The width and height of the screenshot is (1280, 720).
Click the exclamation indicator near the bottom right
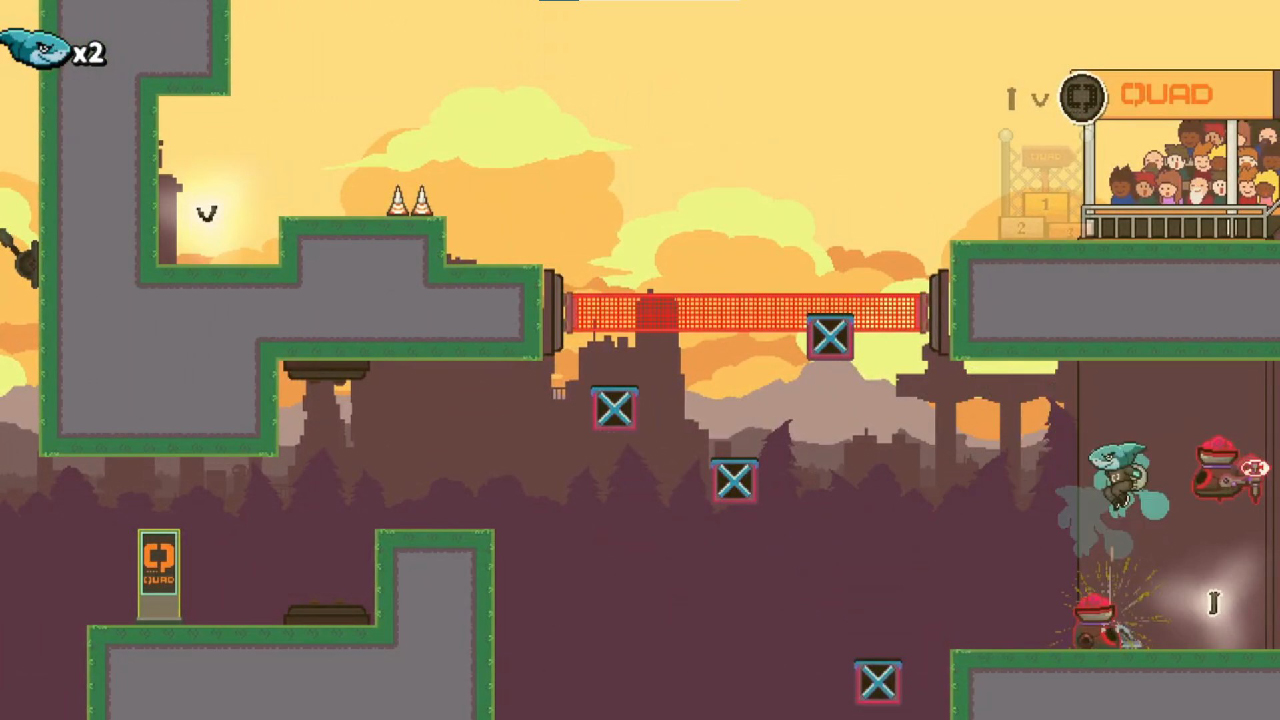coord(1213,602)
